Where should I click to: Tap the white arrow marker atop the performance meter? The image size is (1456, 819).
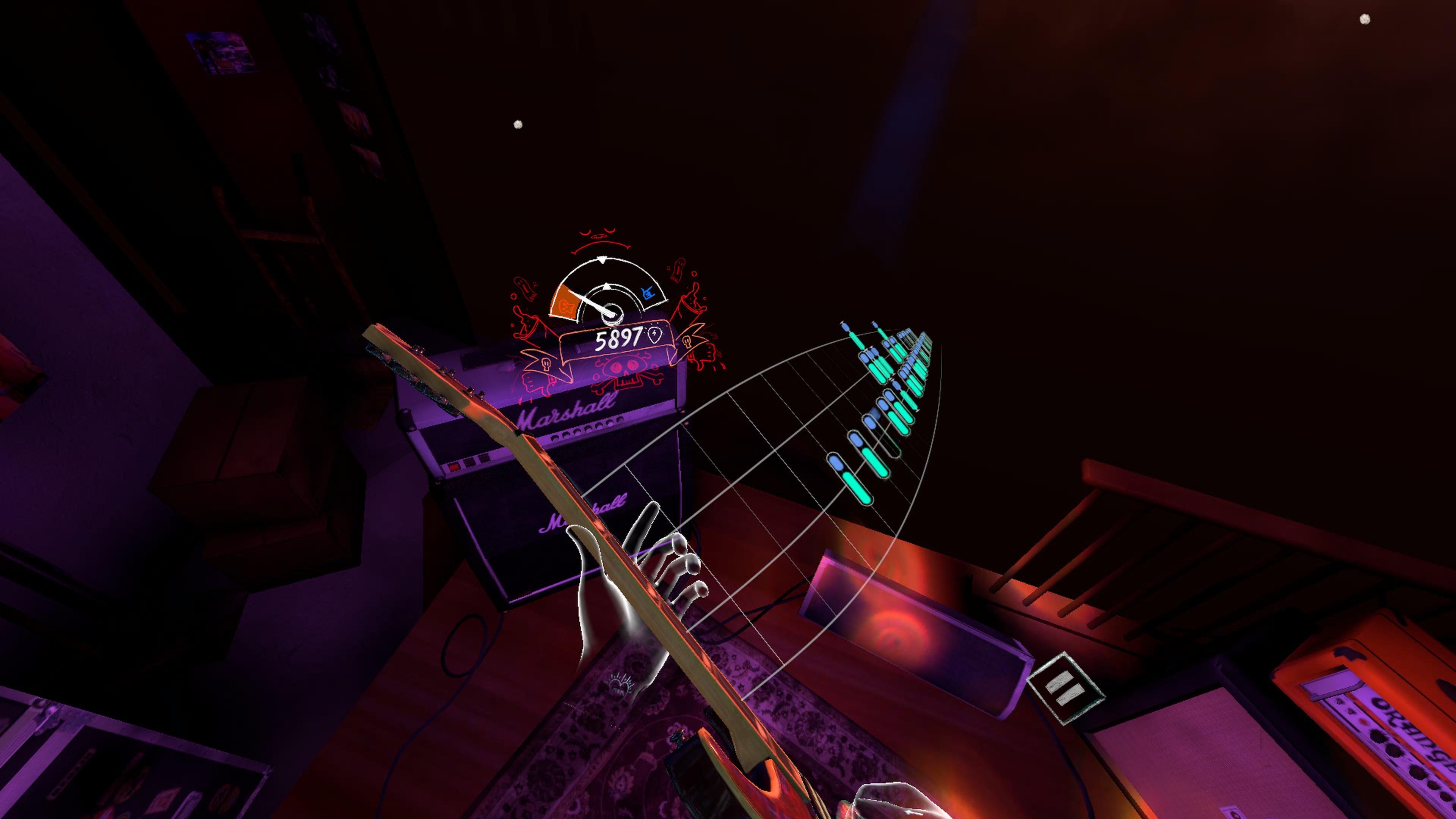tap(602, 260)
